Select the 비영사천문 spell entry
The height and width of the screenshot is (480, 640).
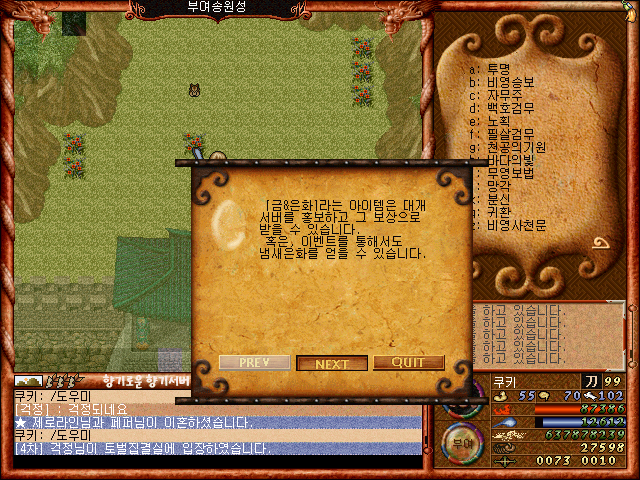tap(513, 225)
